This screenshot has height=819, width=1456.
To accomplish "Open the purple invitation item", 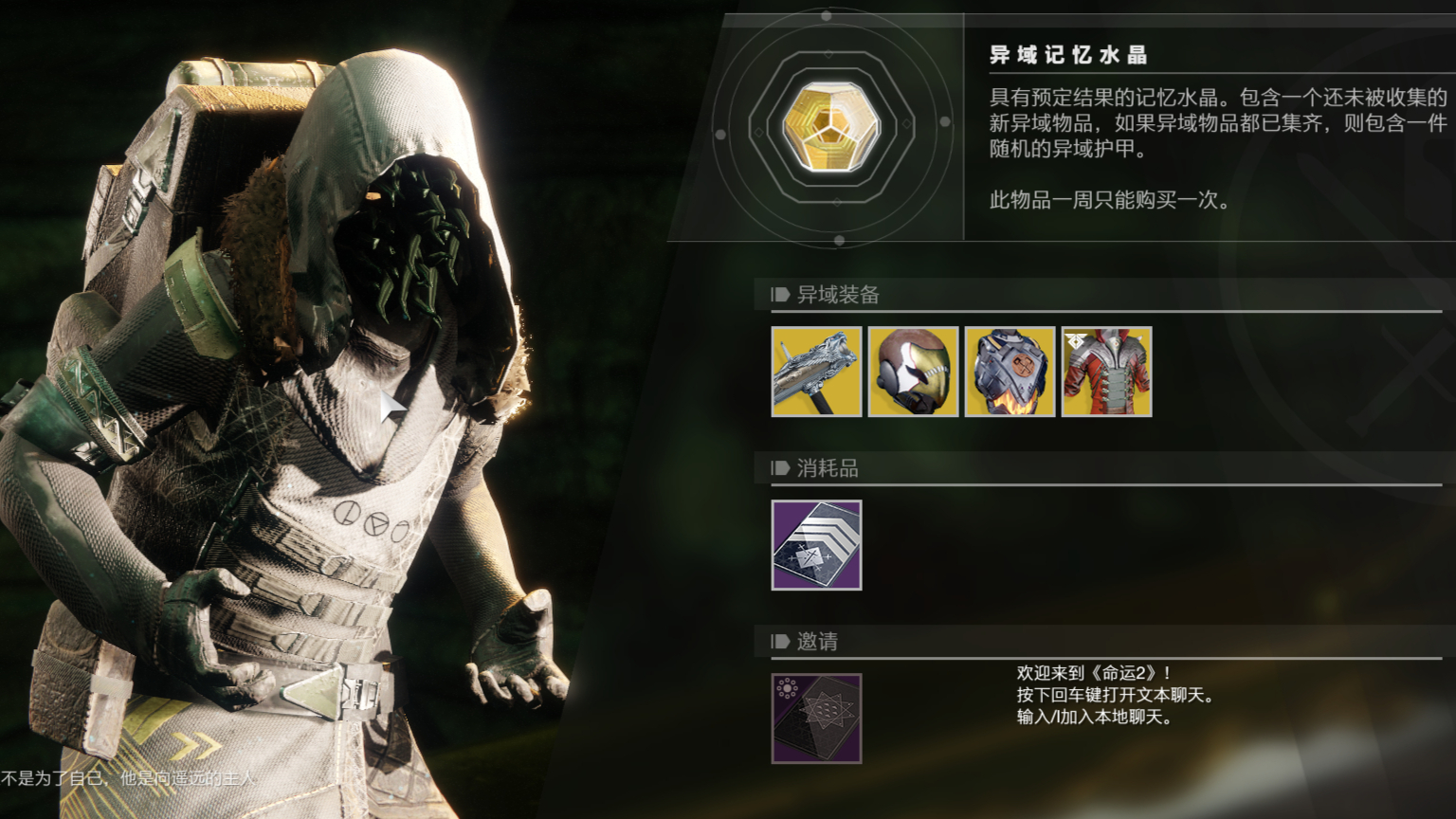I will (816, 719).
